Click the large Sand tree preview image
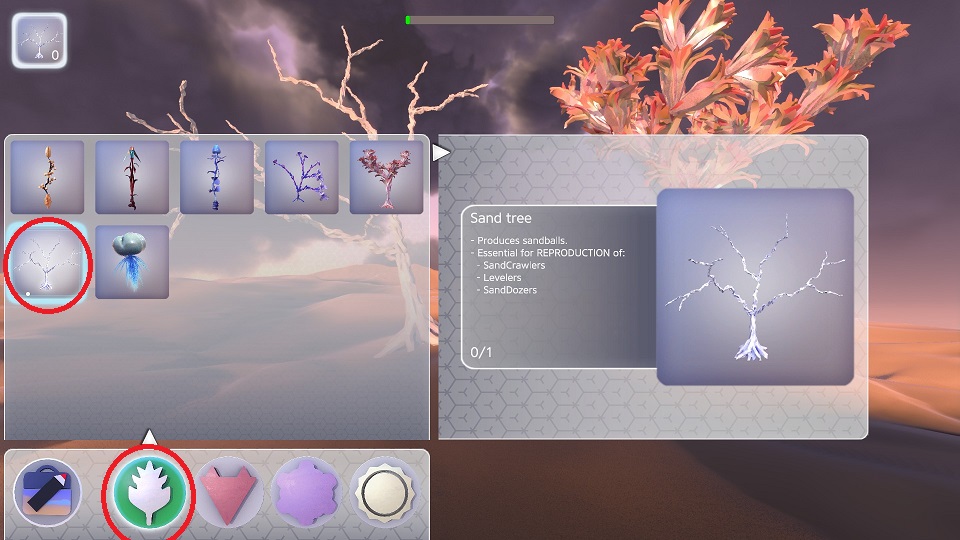The image size is (960, 540). [x=755, y=287]
